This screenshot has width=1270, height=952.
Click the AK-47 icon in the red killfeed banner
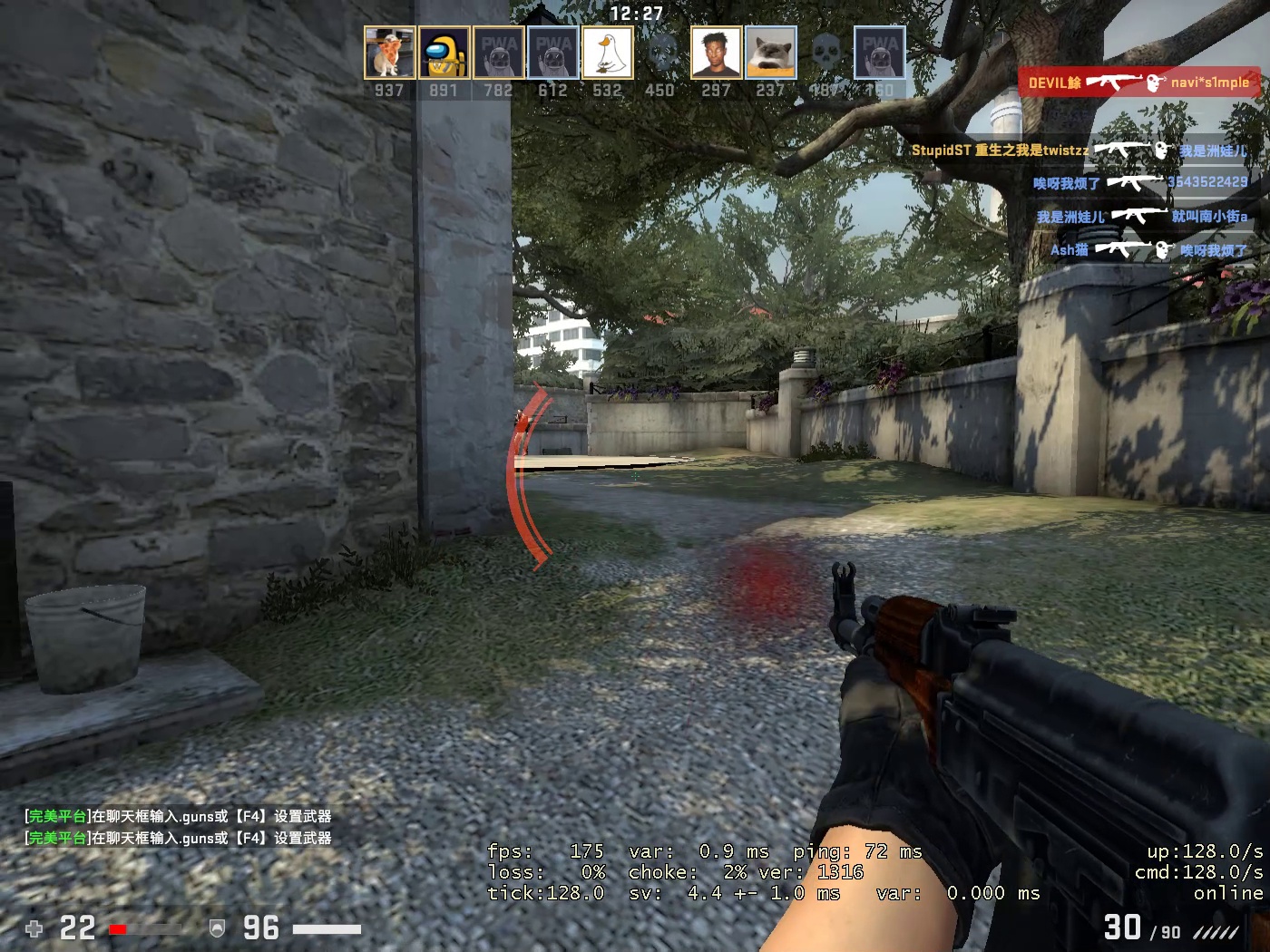click(x=1113, y=83)
